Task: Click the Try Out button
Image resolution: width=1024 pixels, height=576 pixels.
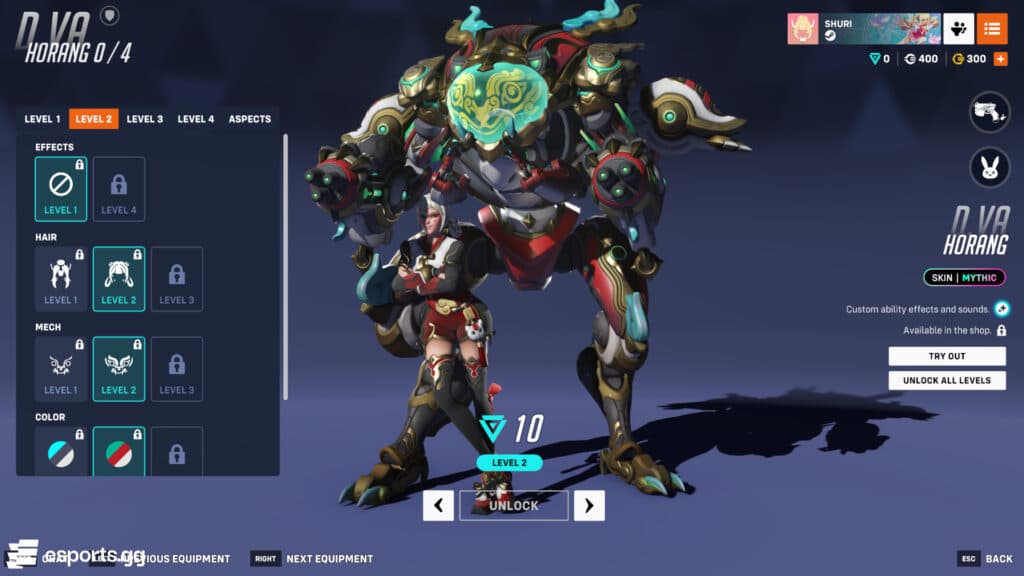Action: (947, 356)
